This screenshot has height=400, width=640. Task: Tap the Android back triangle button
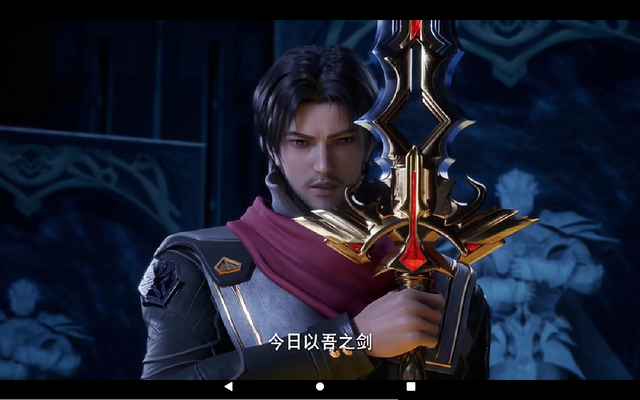pyautogui.click(x=228, y=386)
